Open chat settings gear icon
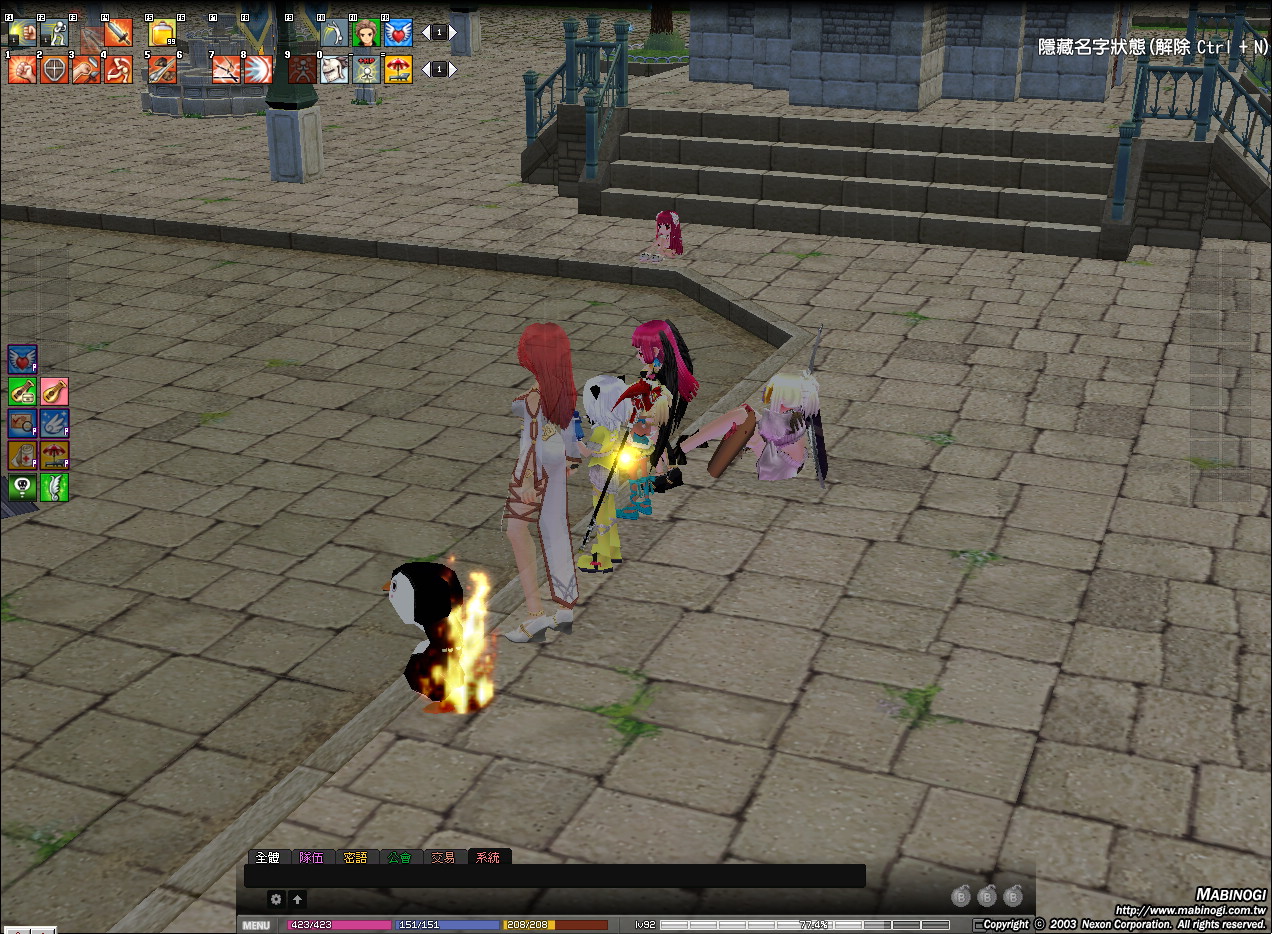The image size is (1272, 934). pos(276,899)
